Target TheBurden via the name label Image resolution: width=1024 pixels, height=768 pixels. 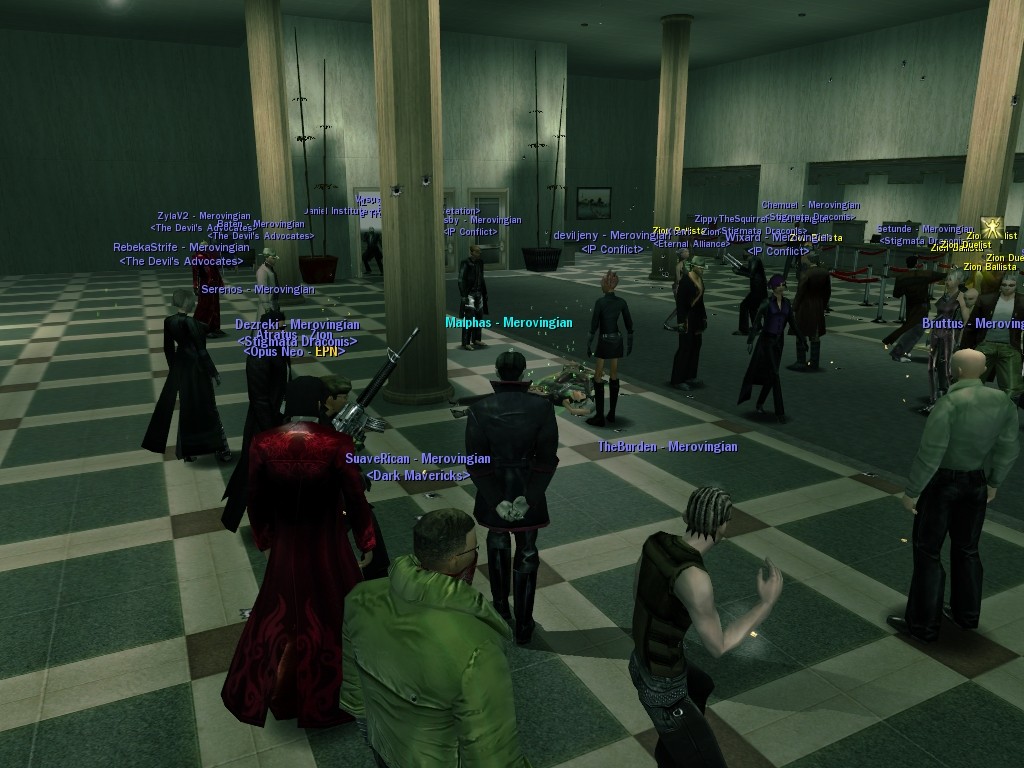667,447
